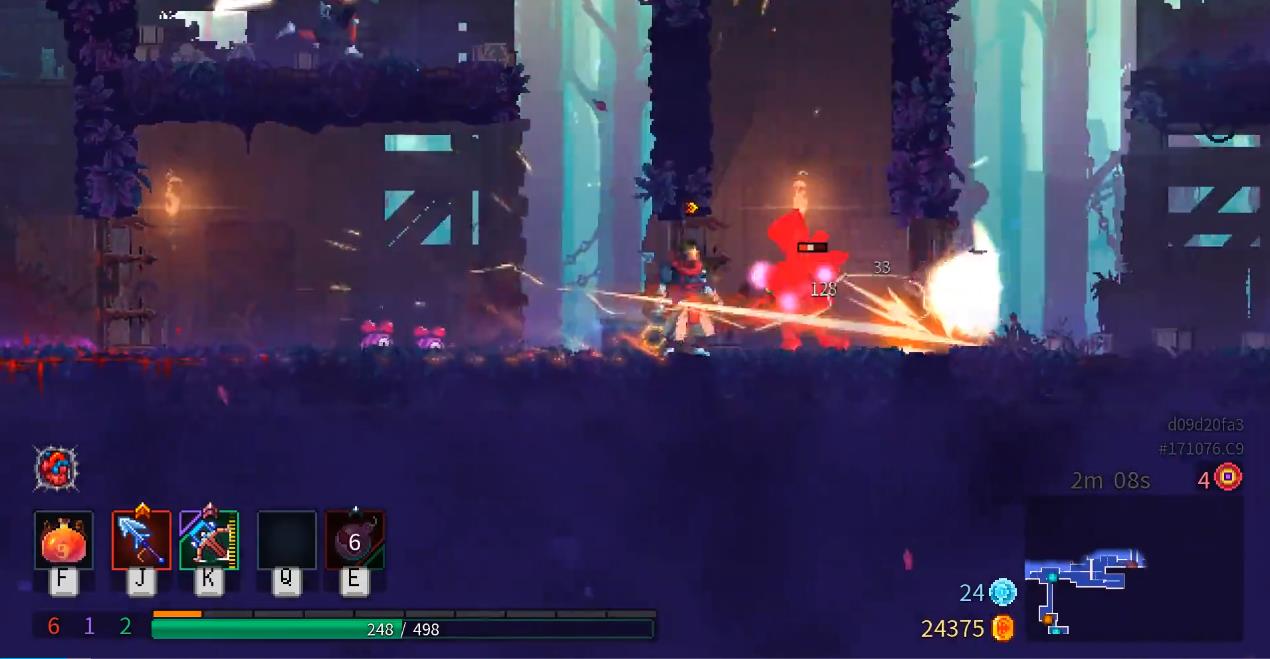Activate the grenade skill on cooldown

point(354,541)
